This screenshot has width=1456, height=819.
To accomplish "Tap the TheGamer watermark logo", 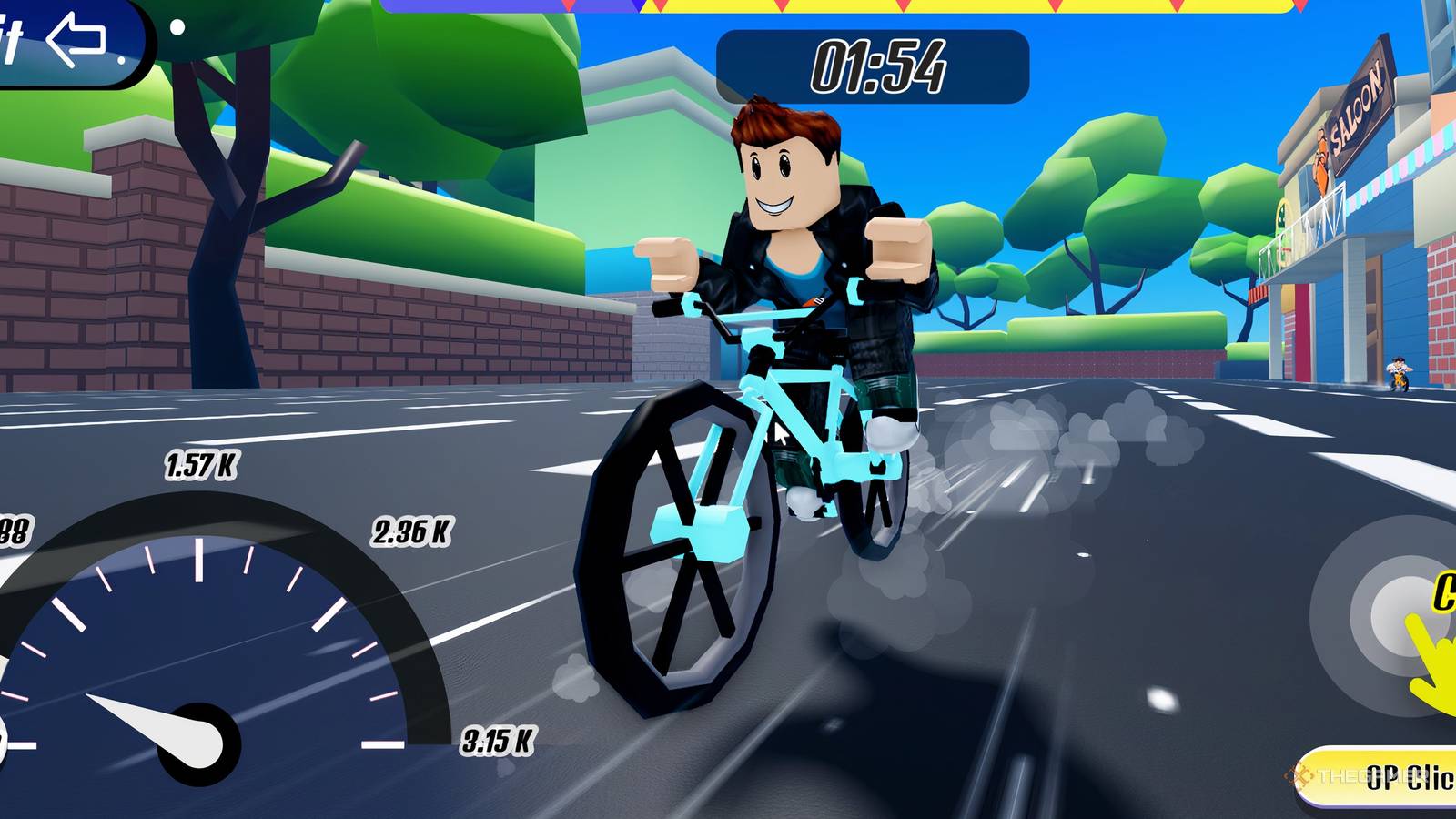I will coord(1299,775).
